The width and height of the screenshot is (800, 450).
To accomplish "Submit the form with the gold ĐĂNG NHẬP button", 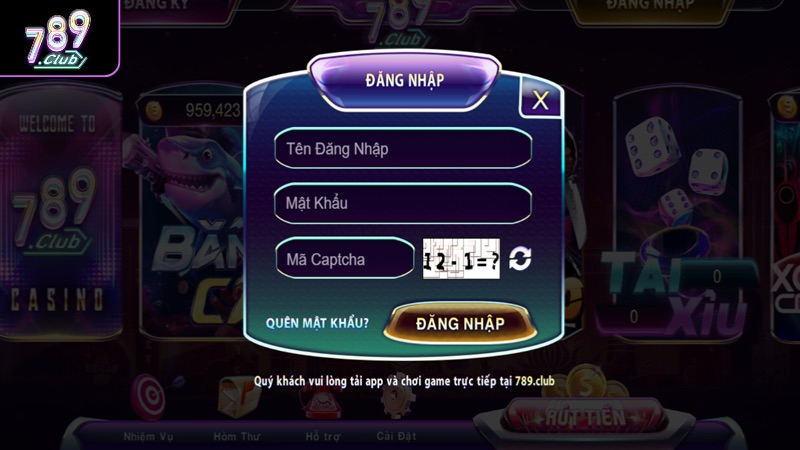I will click(460, 323).
